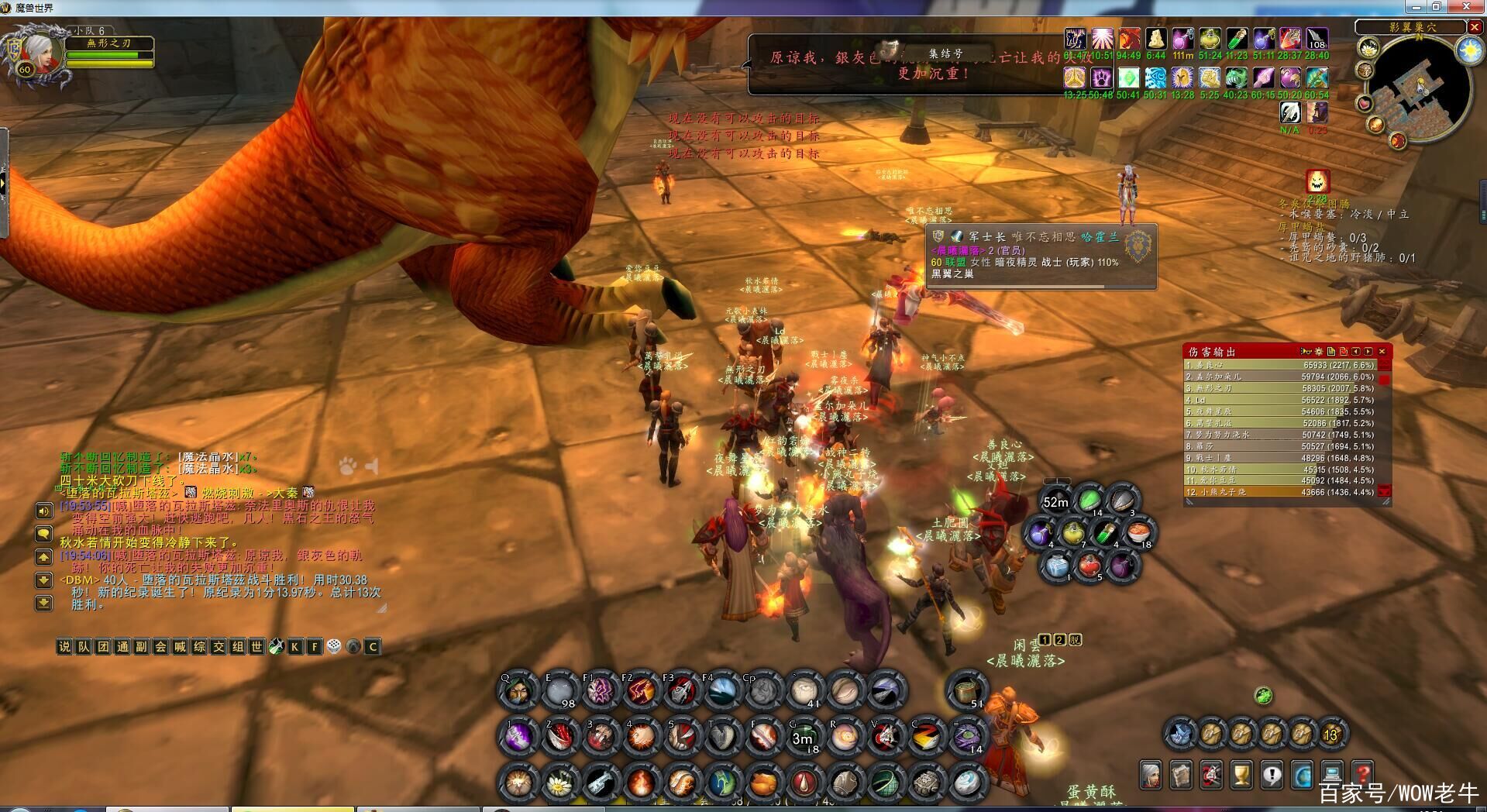Close the minimap with the red X

pyautogui.click(x=1474, y=27)
